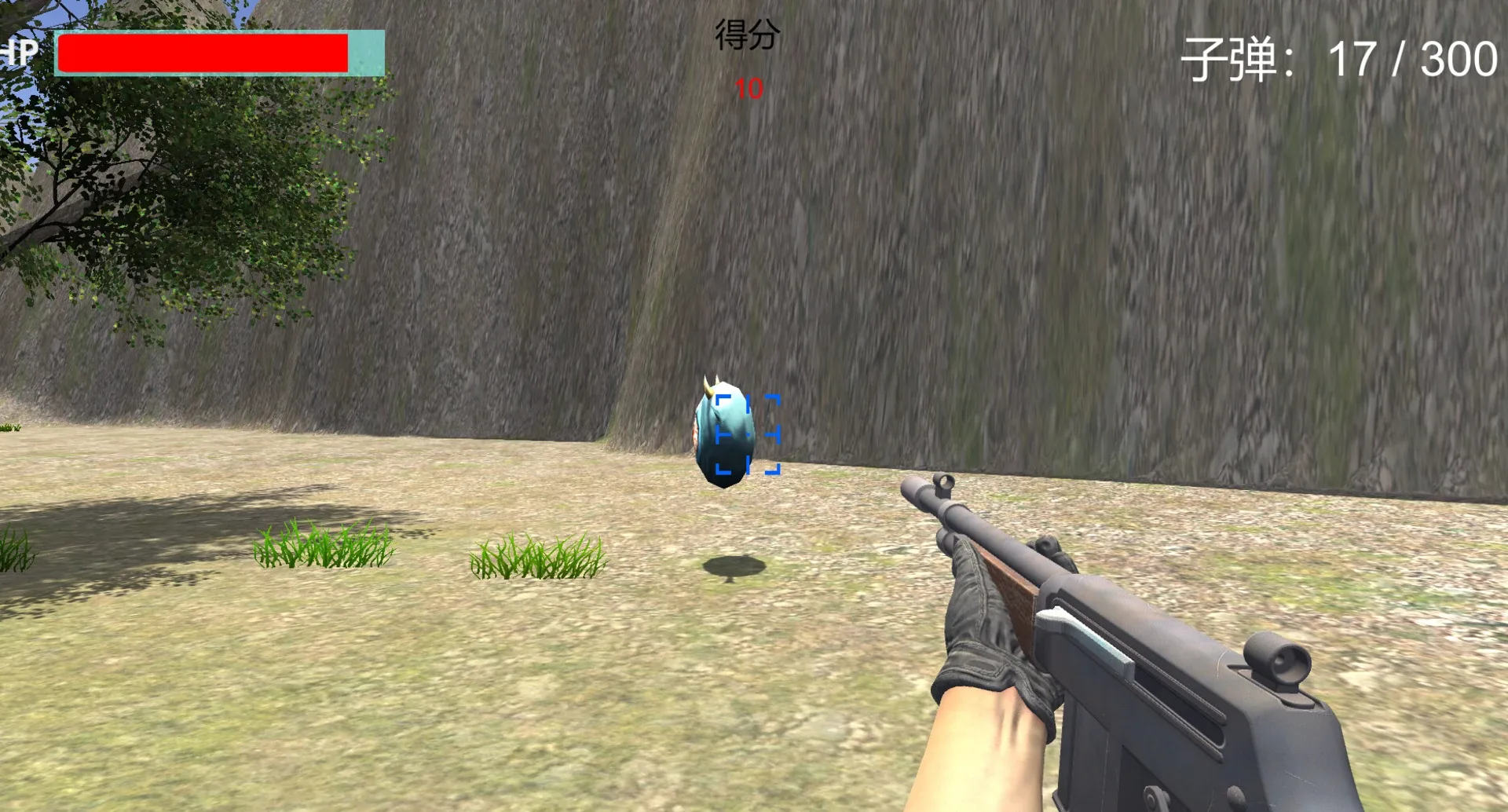Select the 得分 score header
The height and width of the screenshot is (812, 1508).
(746, 35)
